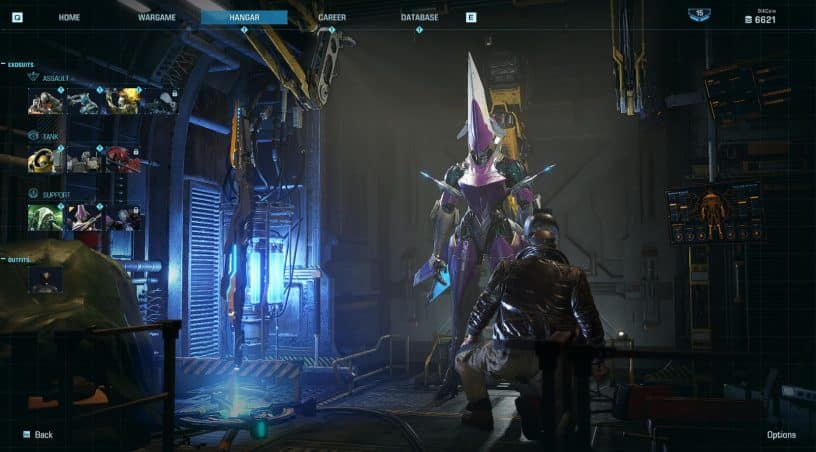816x452 pixels.
Task: Open the Database tab
Action: (x=419, y=17)
